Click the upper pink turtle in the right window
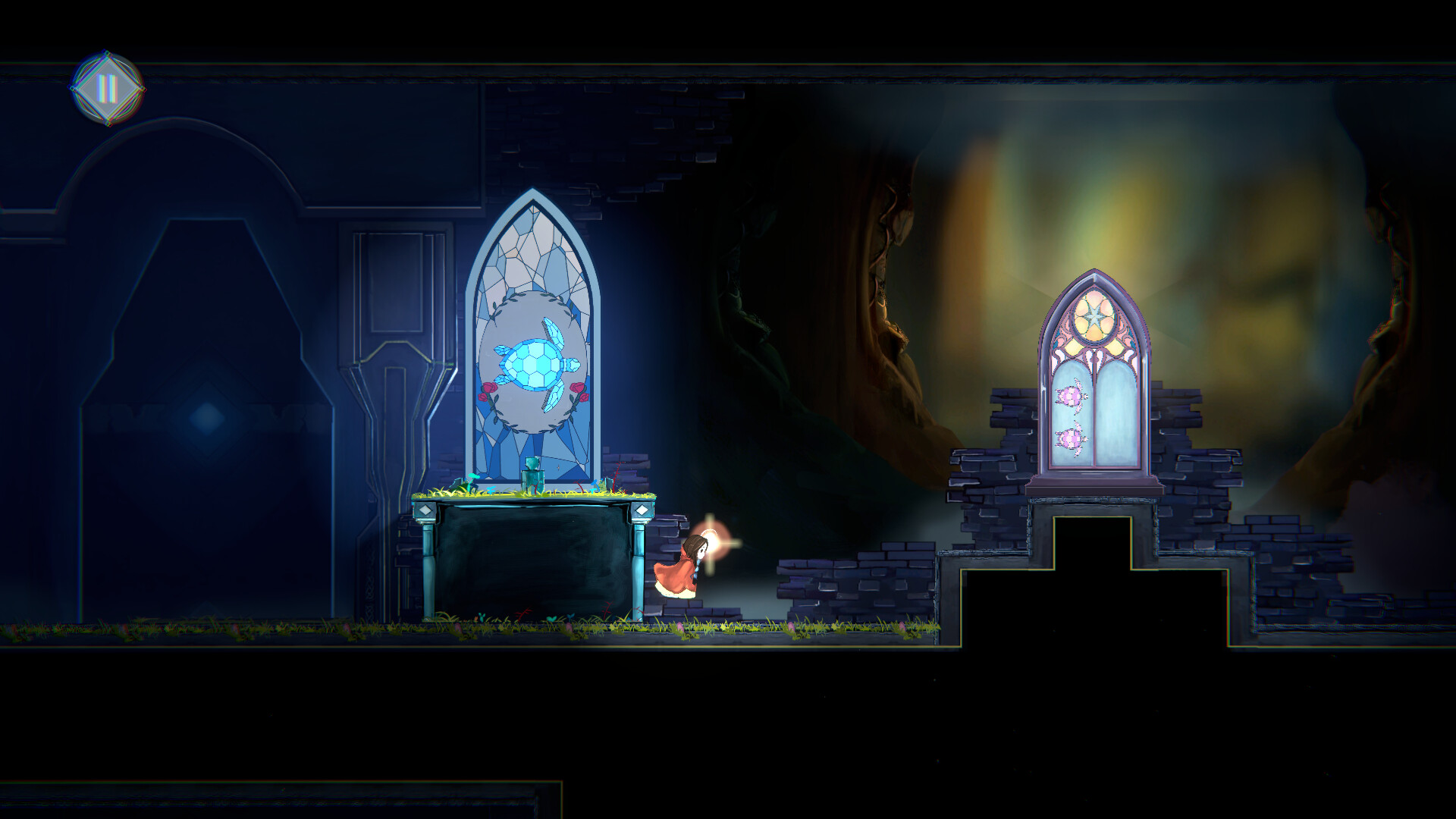The width and height of the screenshot is (1456, 819). pyautogui.click(x=1071, y=395)
